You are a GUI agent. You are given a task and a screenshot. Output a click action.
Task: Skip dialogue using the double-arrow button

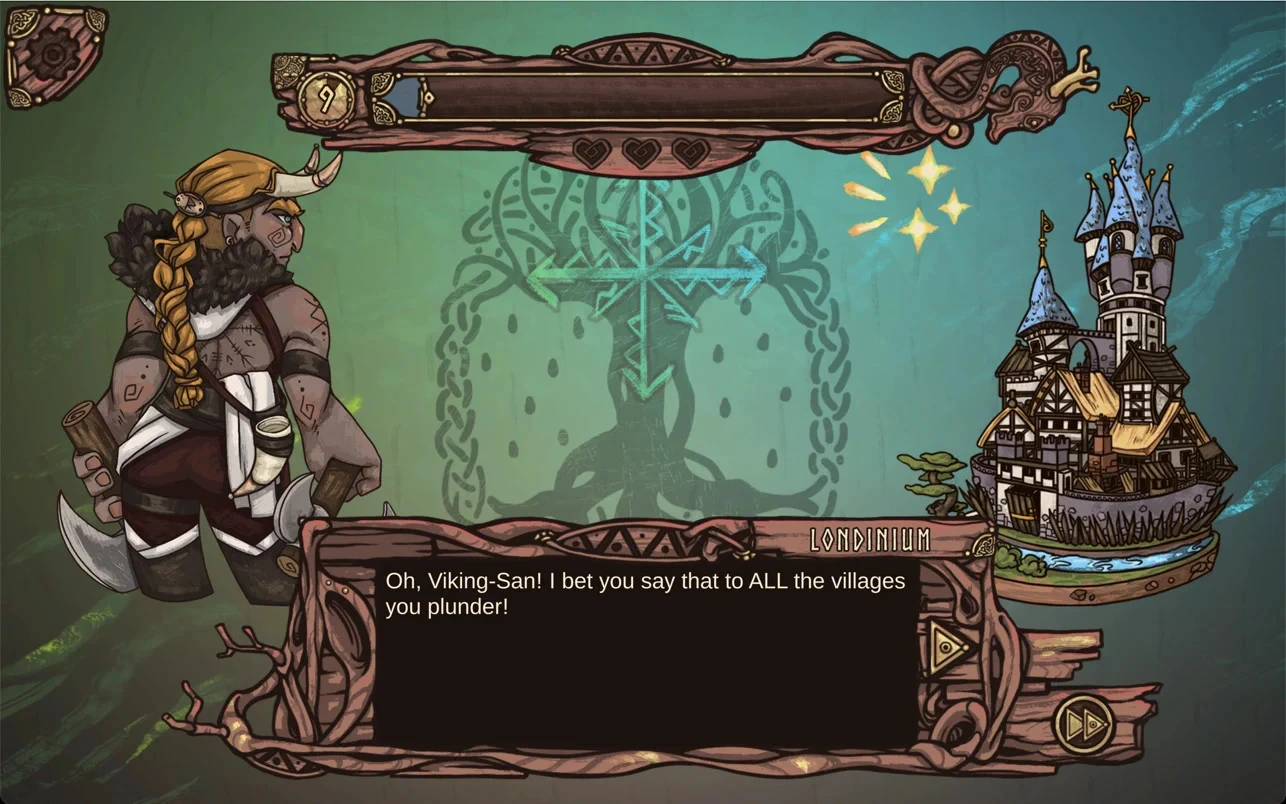click(x=1083, y=722)
